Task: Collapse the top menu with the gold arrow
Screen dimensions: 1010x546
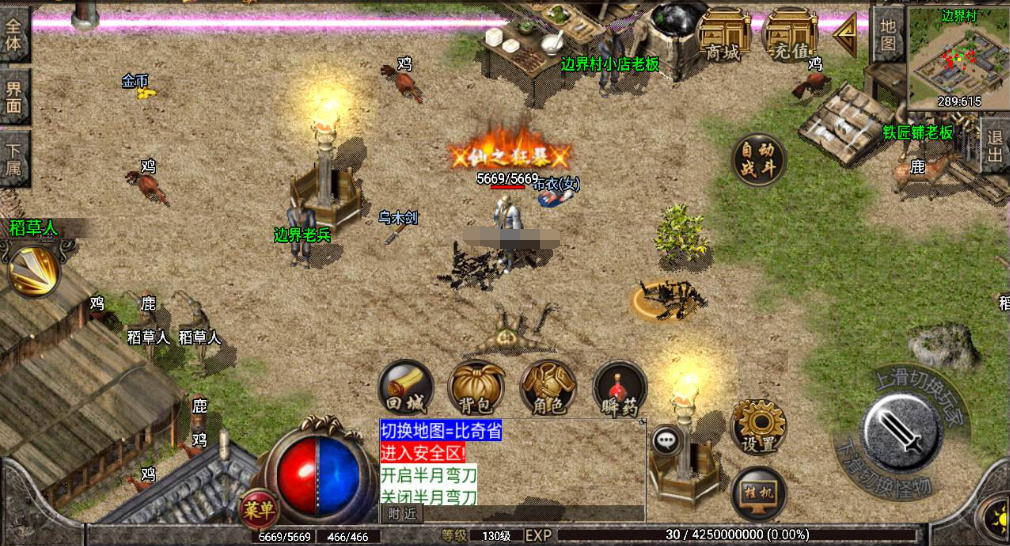Action: (846, 35)
